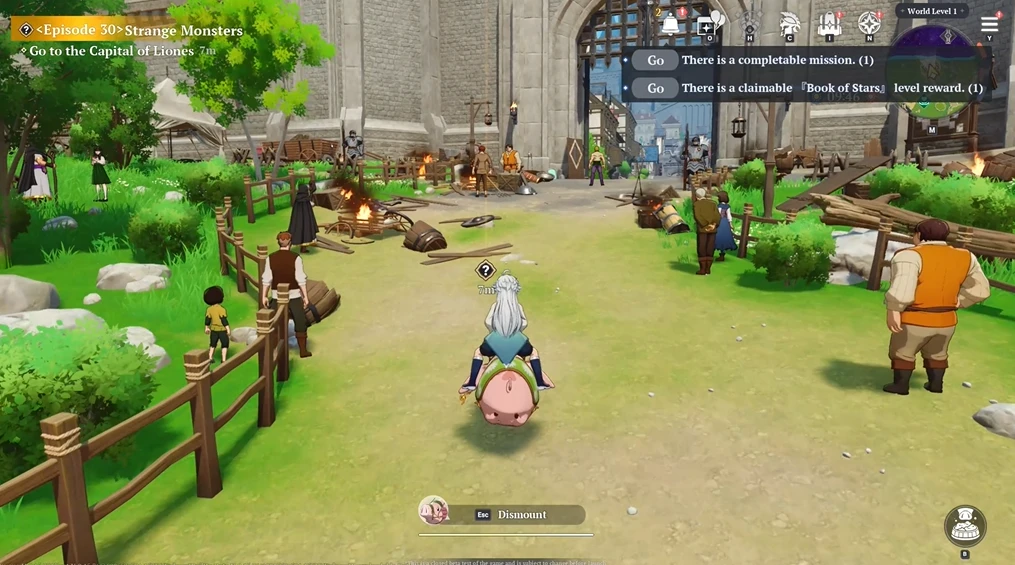1015x565 pixels.
Task: Open the compass star icon menu
Action: coord(869,24)
